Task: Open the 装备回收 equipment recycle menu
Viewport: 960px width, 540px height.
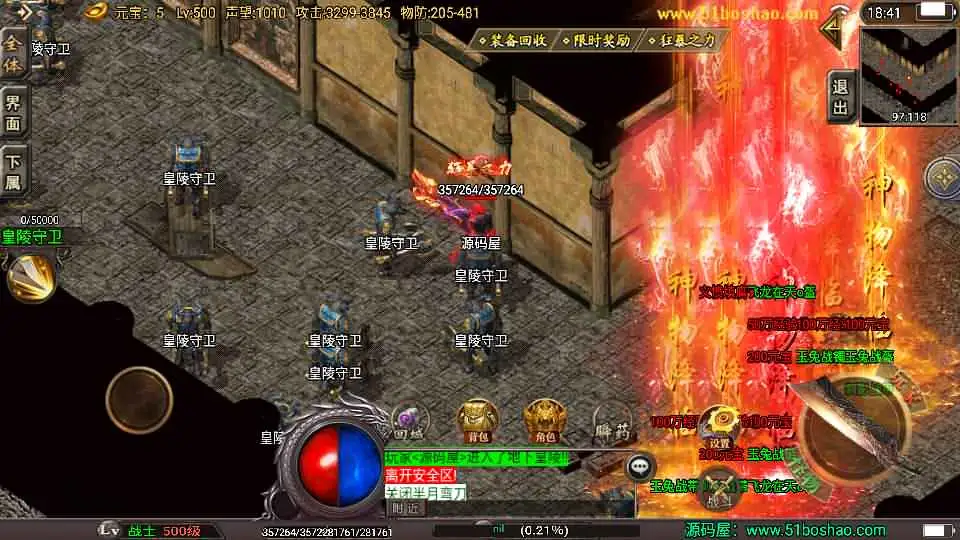Action: click(512, 41)
